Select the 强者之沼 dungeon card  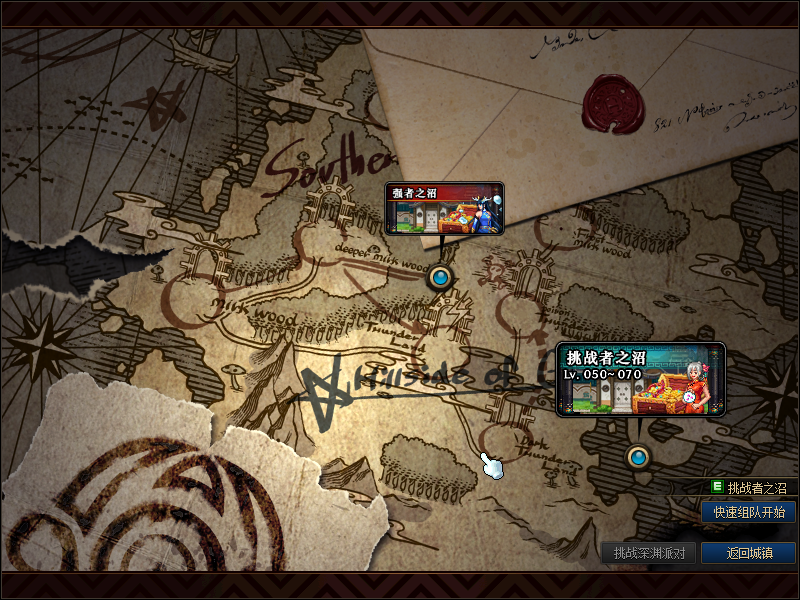coord(444,208)
